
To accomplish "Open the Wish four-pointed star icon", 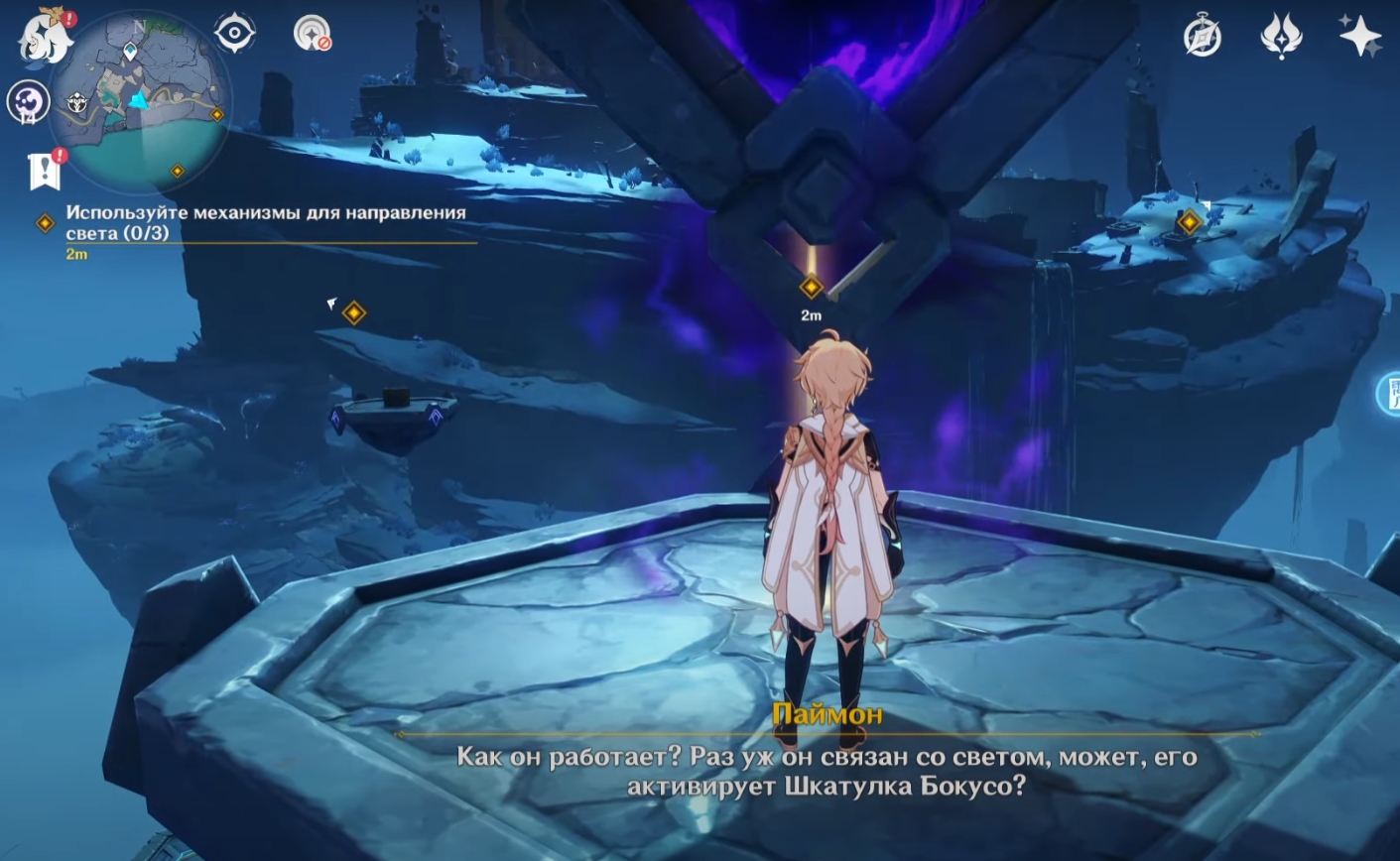I will click(x=1359, y=38).
